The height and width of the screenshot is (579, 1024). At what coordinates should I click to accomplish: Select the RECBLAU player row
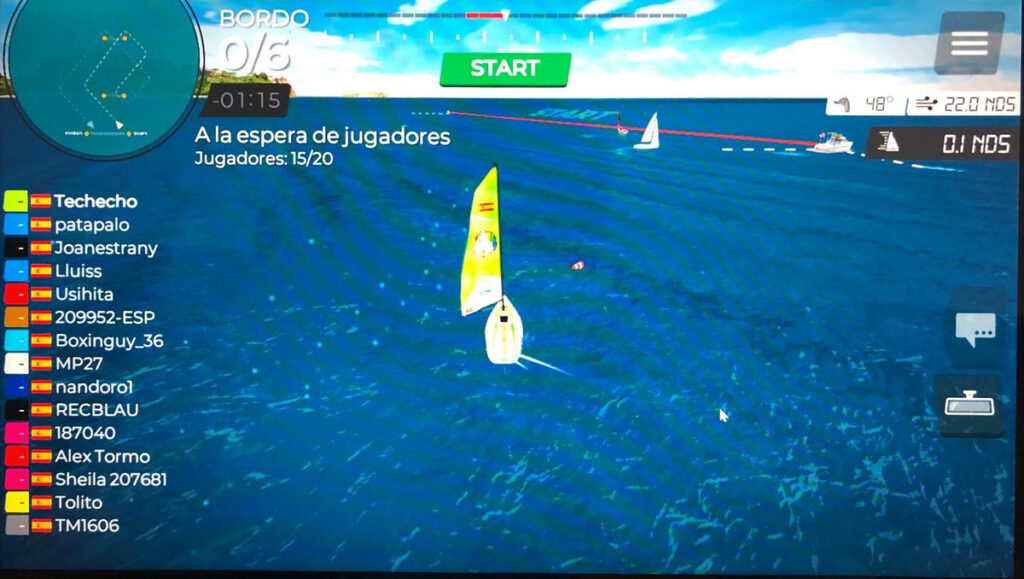click(x=96, y=410)
